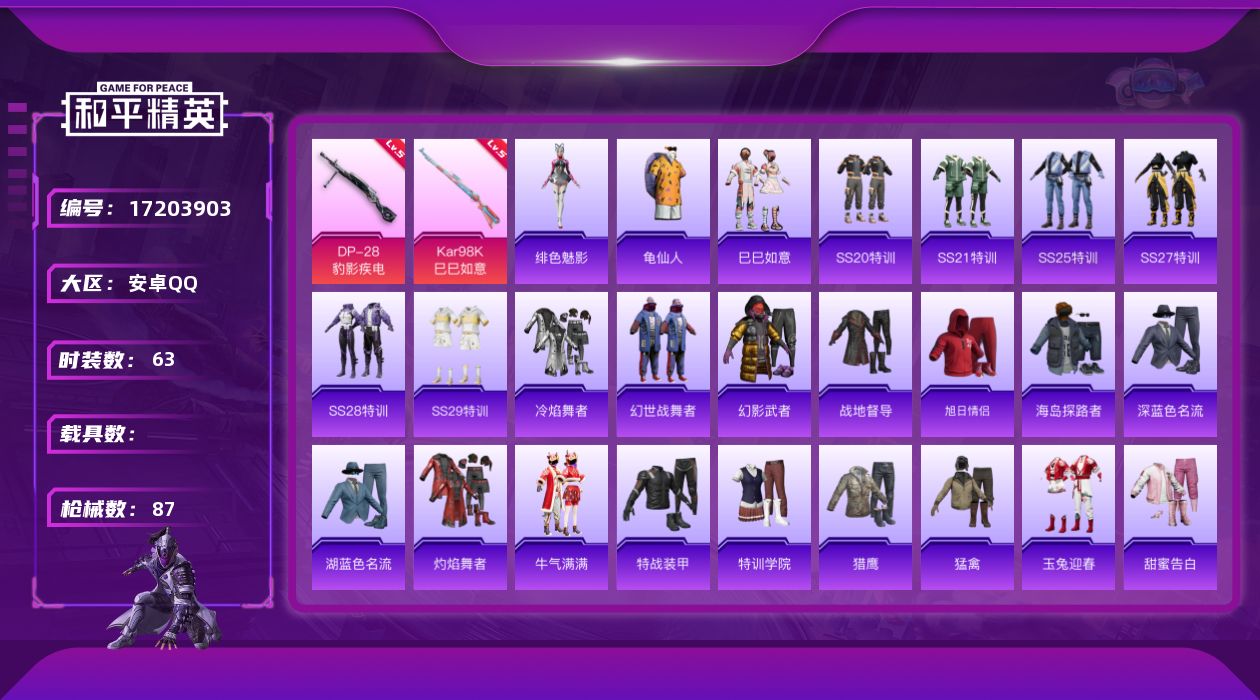
Task: Open the 绯色魅影 outfit tile
Action: [561, 211]
